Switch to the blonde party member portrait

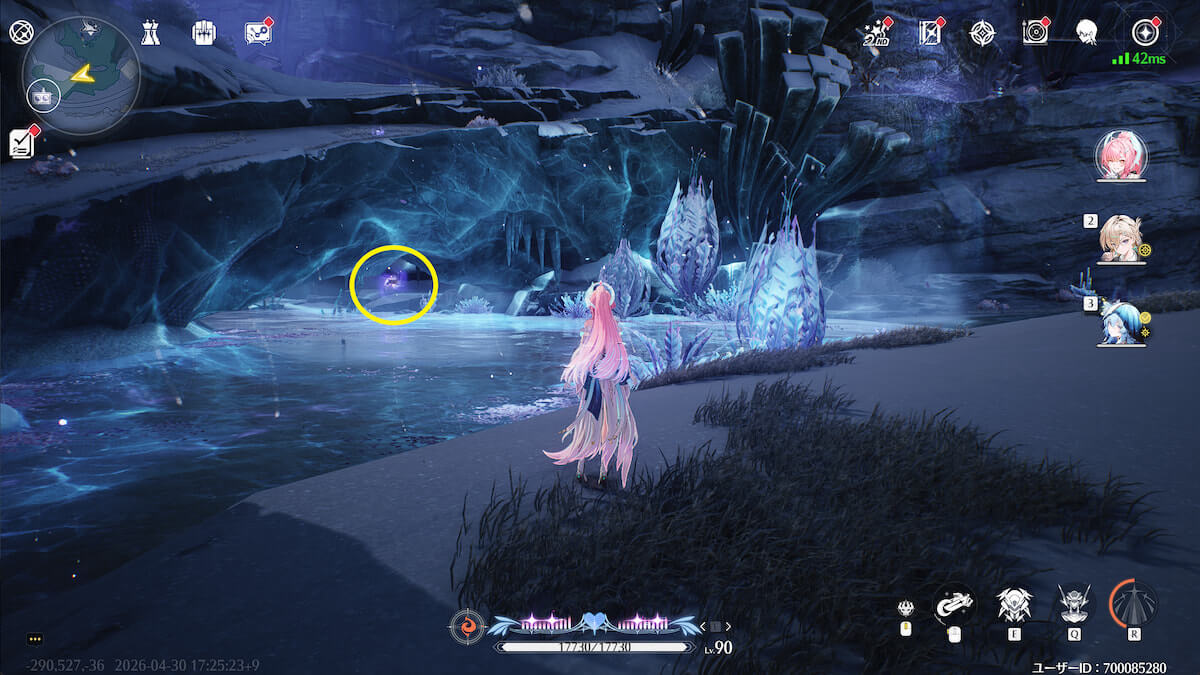pos(1121,240)
